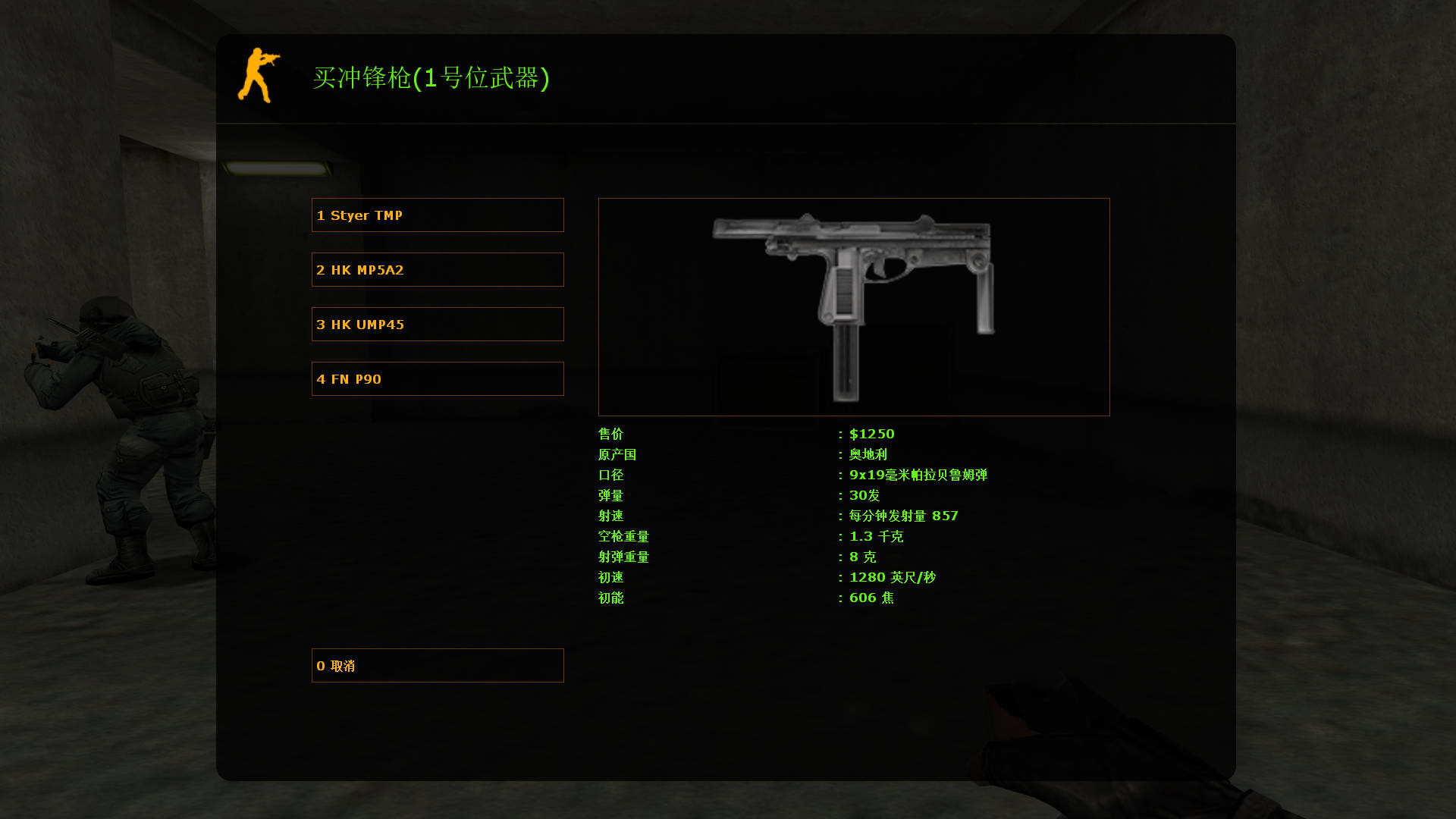Click the 口径 caliber specification line
The width and height of the screenshot is (1456, 819).
coord(610,475)
